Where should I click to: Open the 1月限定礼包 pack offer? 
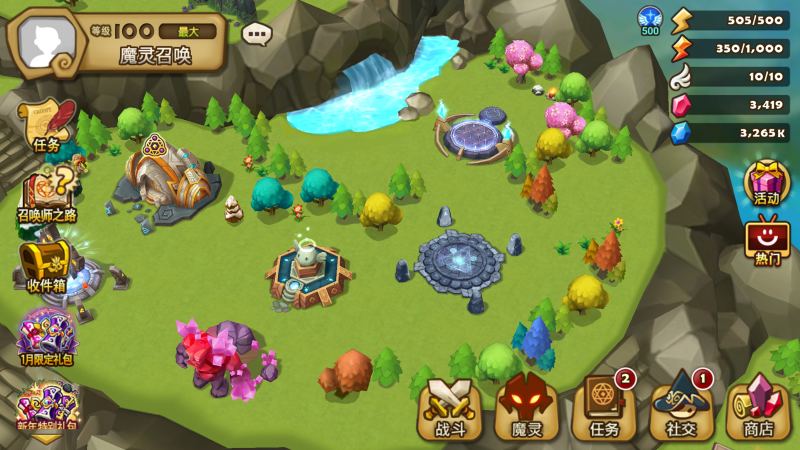(46, 336)
